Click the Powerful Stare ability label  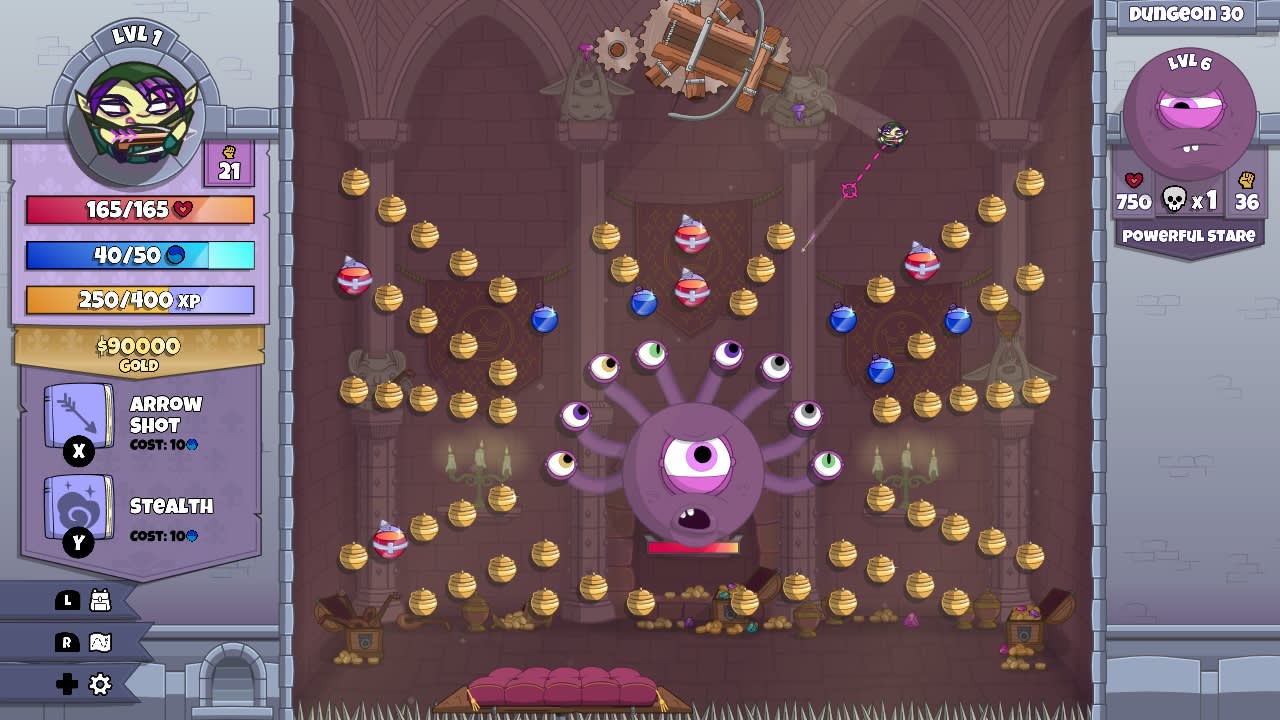1187,237
